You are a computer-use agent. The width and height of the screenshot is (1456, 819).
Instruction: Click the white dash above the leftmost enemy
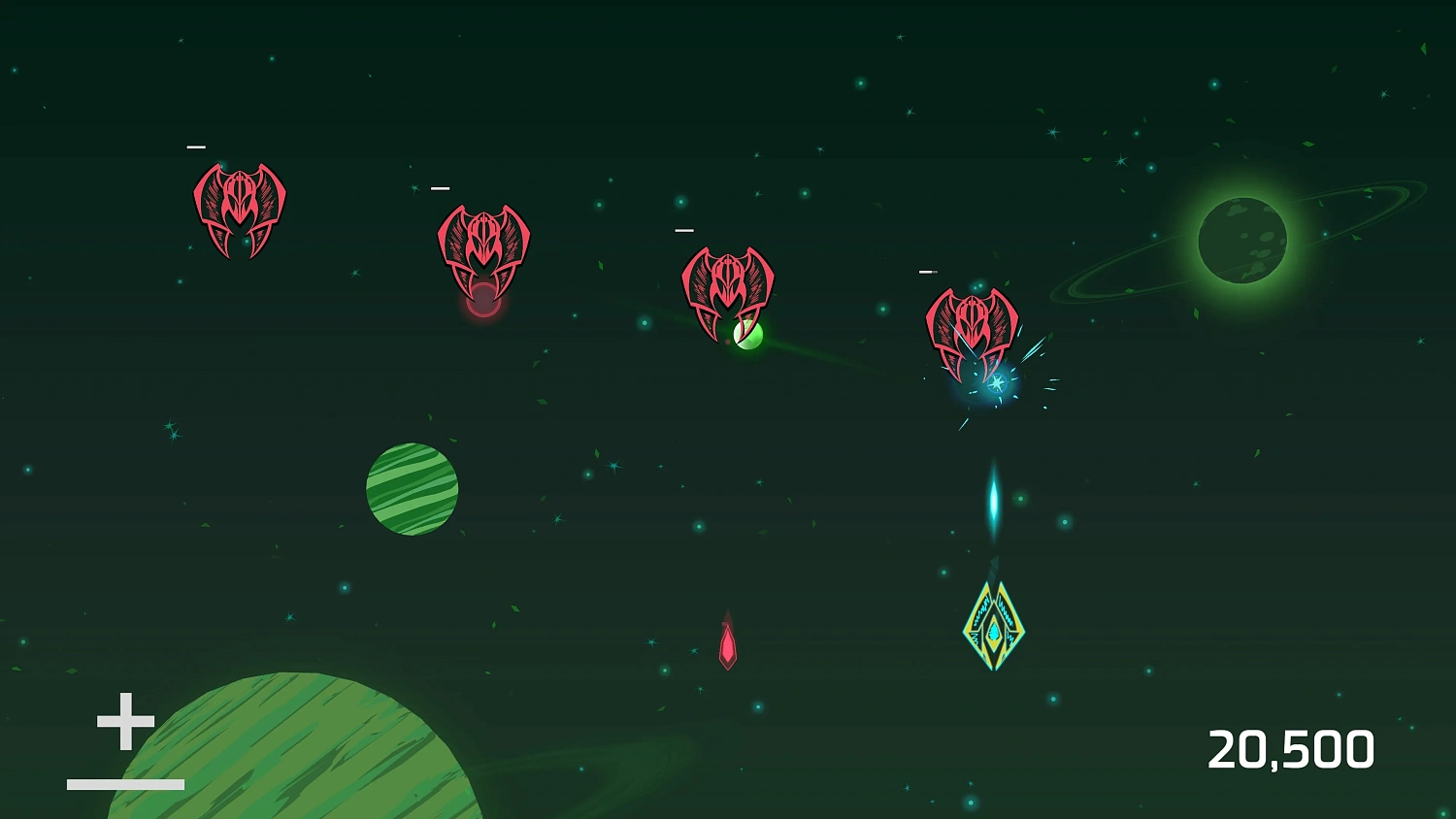[x=197, y=146]
